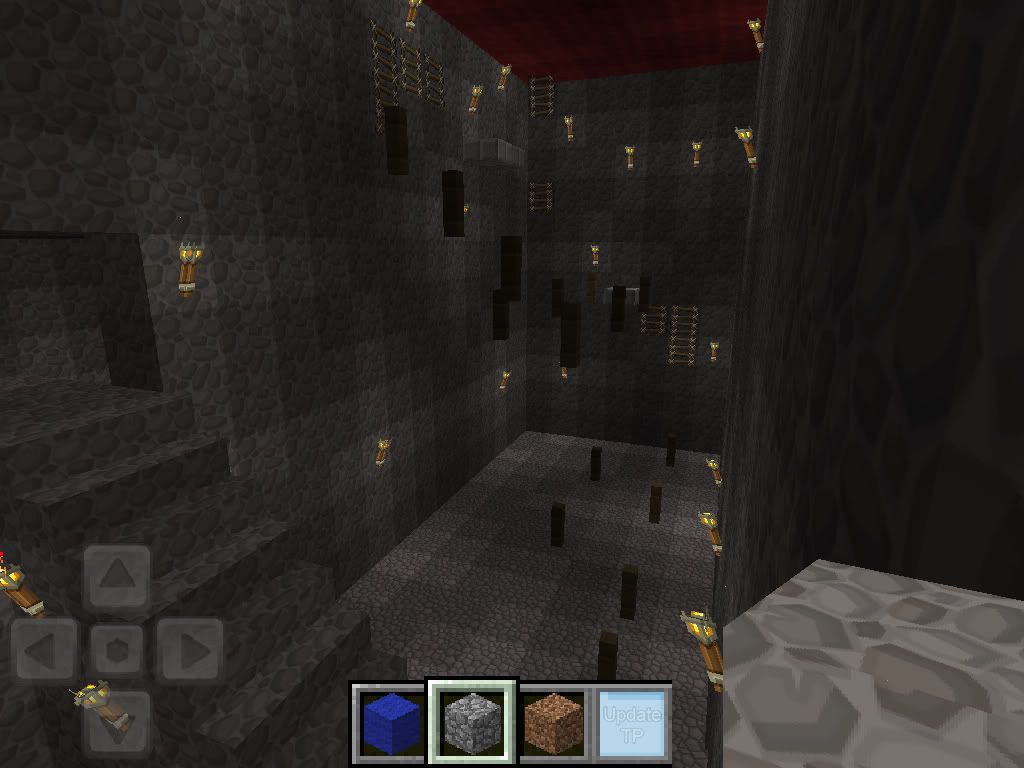
Task: Choose the dirt block hotbar slot
Action: [x=553, y=722]
